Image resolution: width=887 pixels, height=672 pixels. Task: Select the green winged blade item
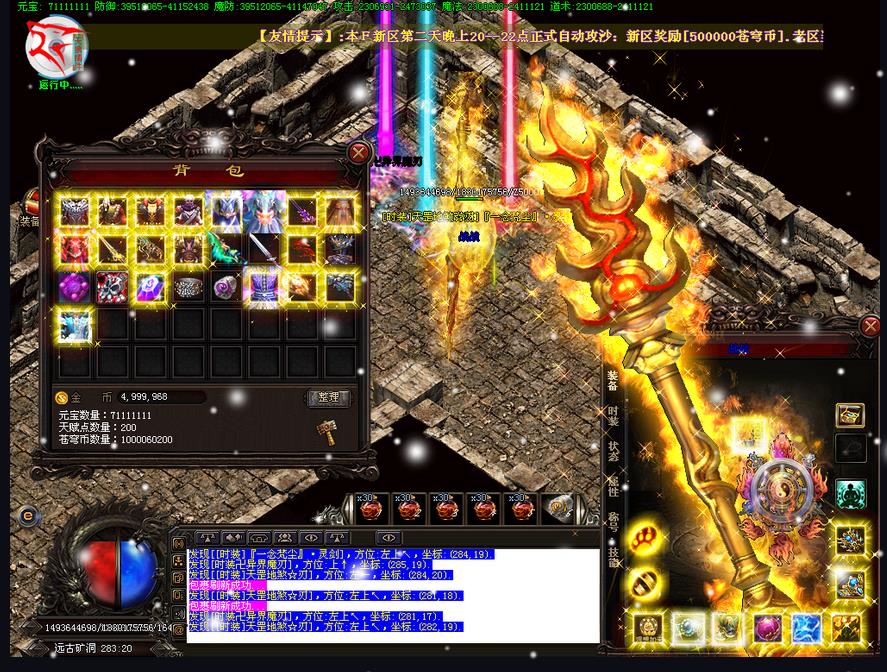224,248
